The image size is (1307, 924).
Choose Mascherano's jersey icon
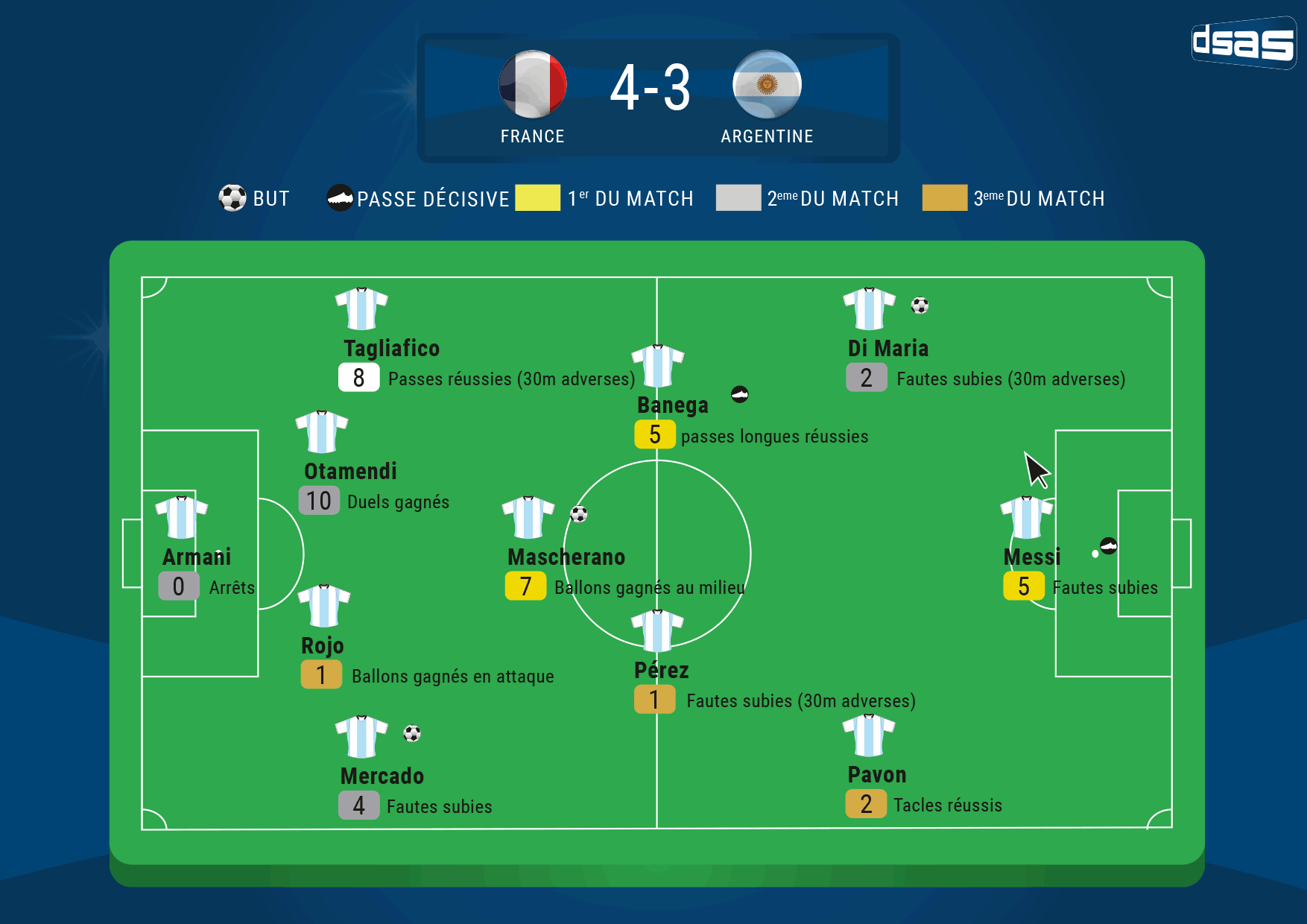pos(528,517)
